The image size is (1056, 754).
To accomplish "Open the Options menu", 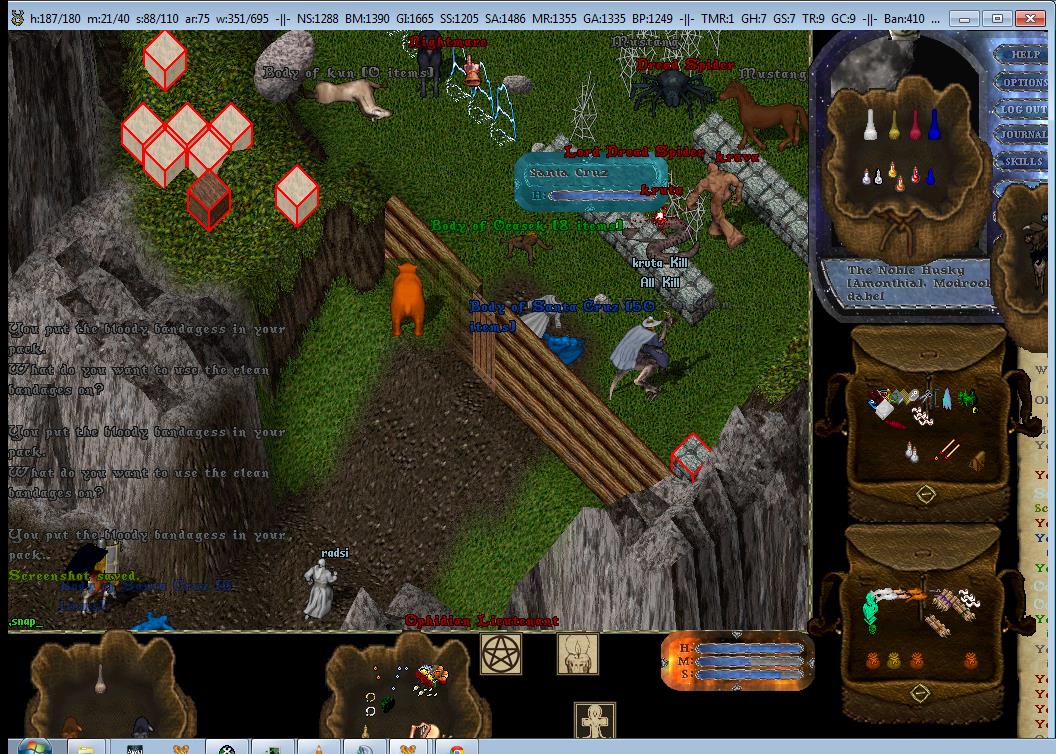I will click(1025, 82).
